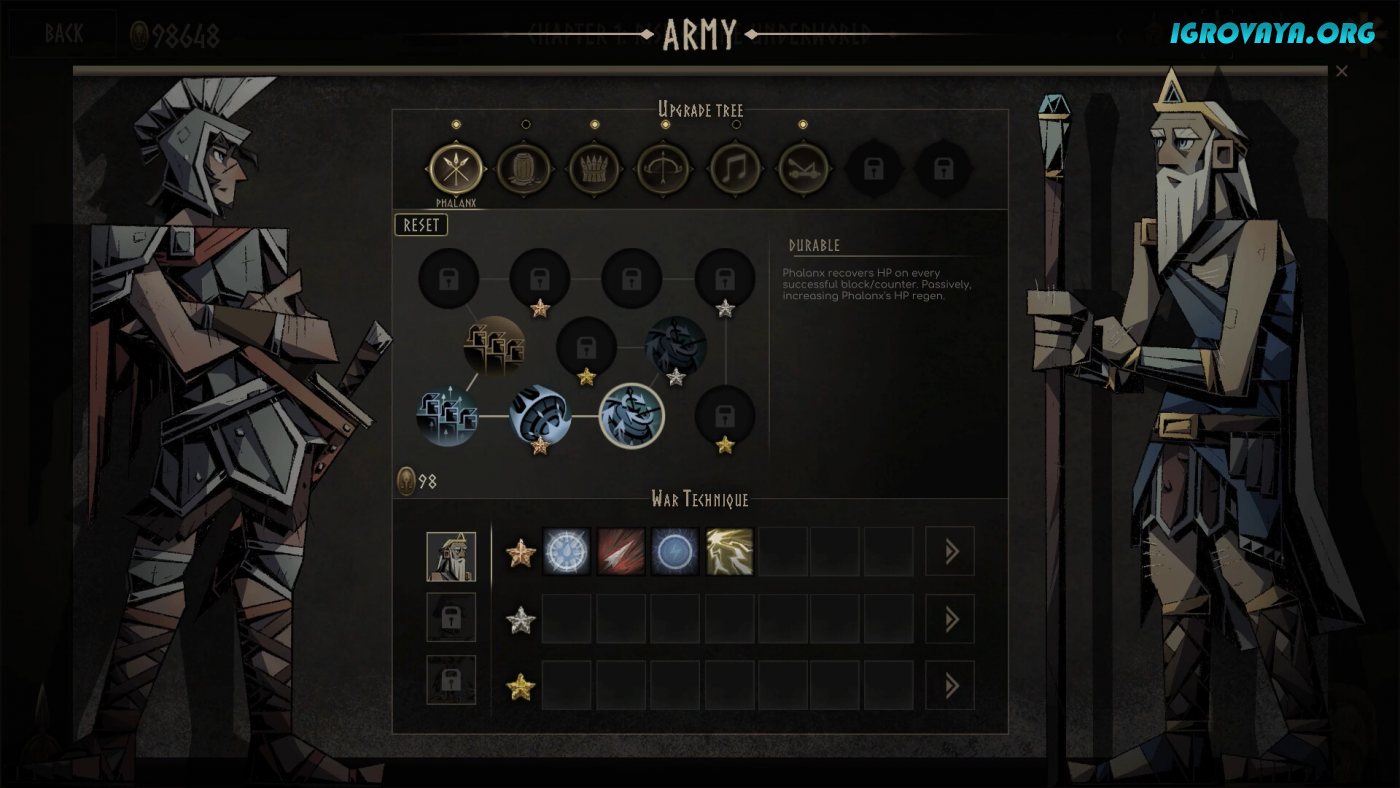Pick the water-drop circle war technique
The image size is (1400, 788).
click(x=567, y=552)
